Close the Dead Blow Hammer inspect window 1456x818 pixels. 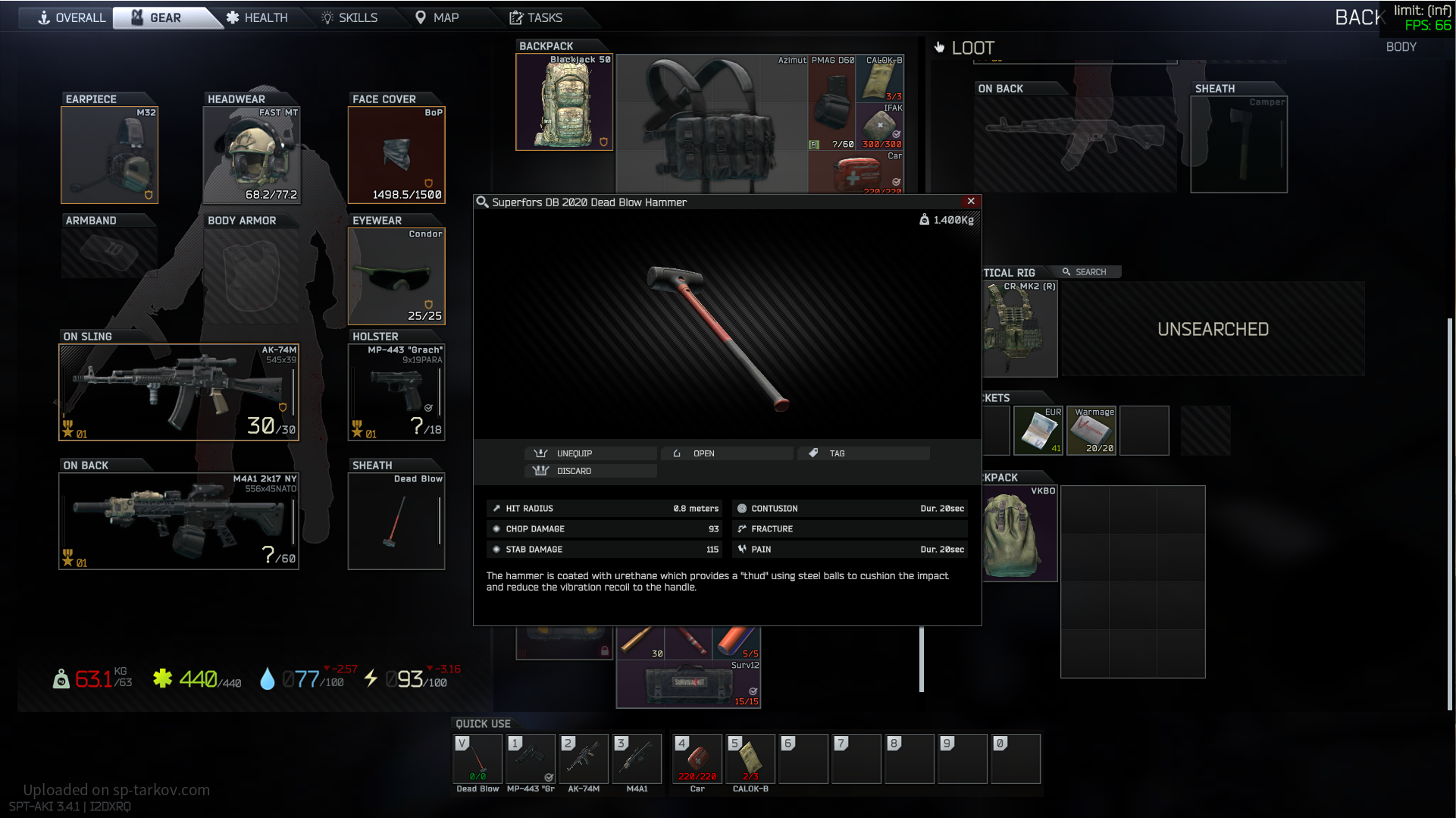(x=971, y=202)
